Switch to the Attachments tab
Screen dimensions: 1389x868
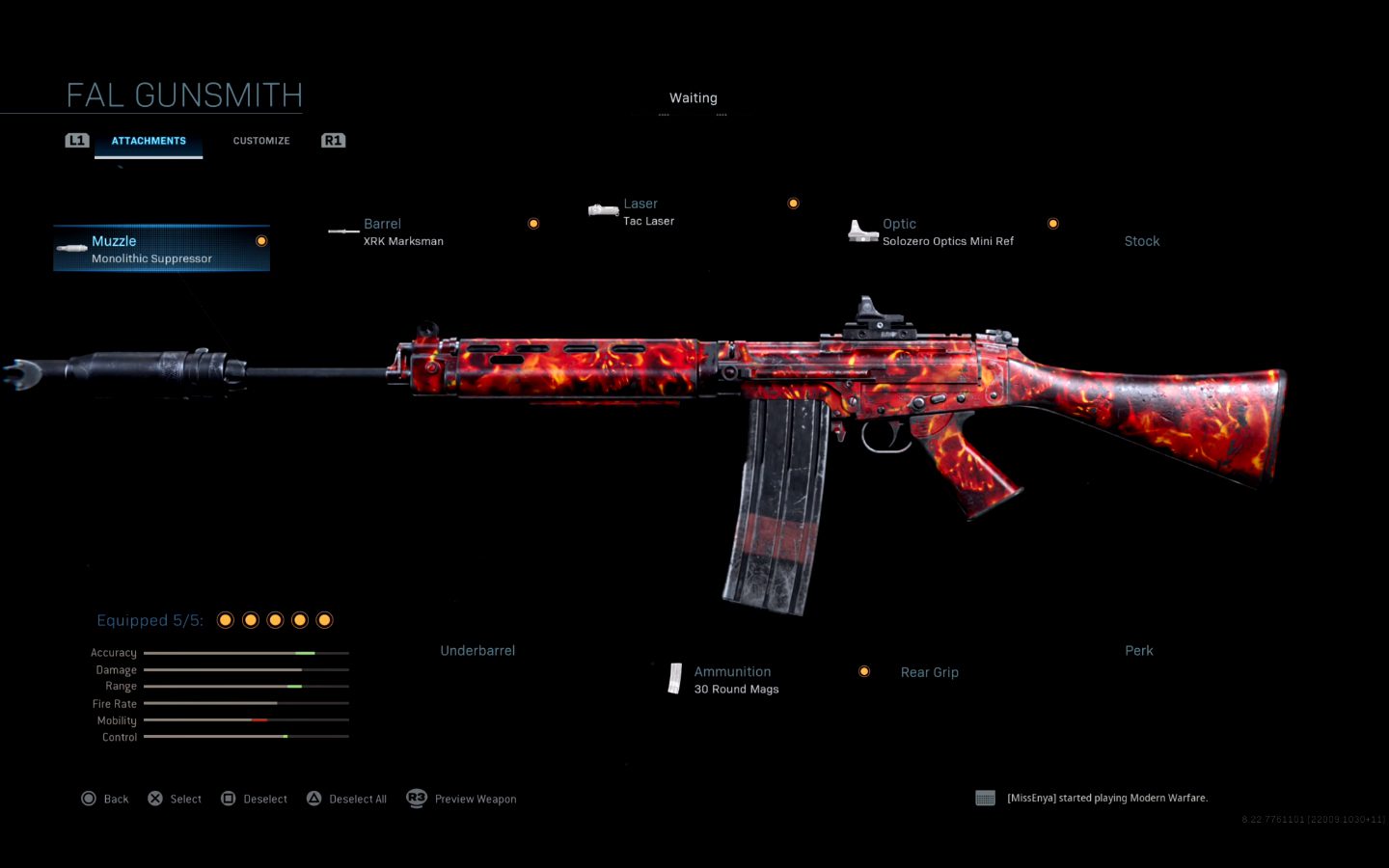tap(149, 141)
